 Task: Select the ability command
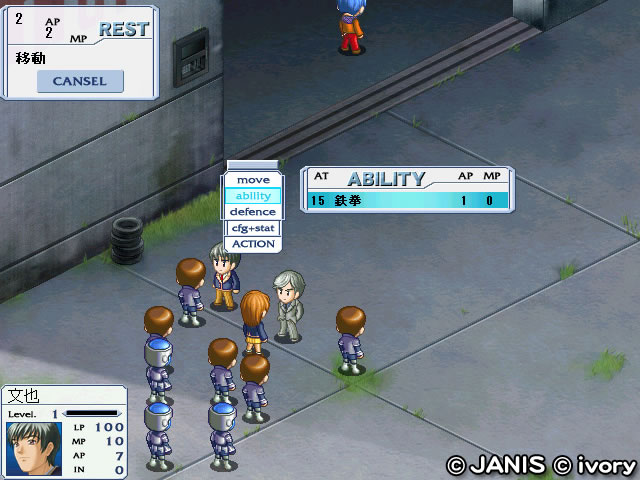(x=253, y=196)
